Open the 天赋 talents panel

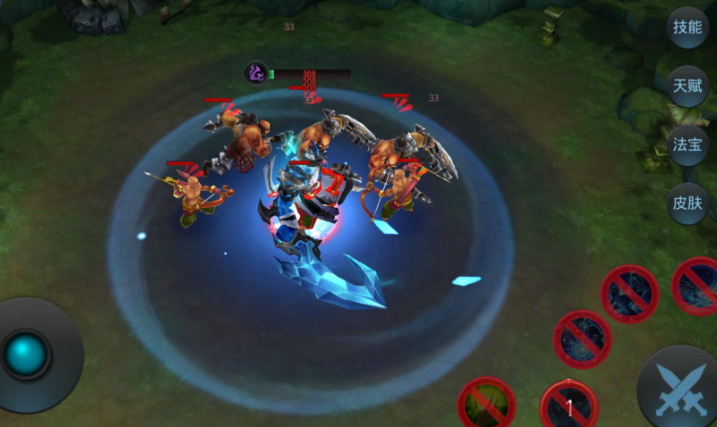(x=687, y=86)
